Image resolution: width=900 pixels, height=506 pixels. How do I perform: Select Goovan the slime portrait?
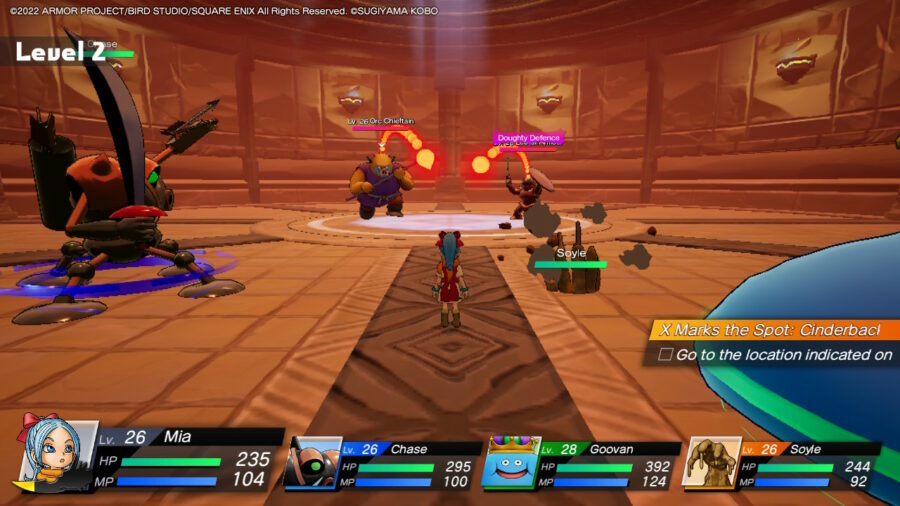(x=511, y=462)
